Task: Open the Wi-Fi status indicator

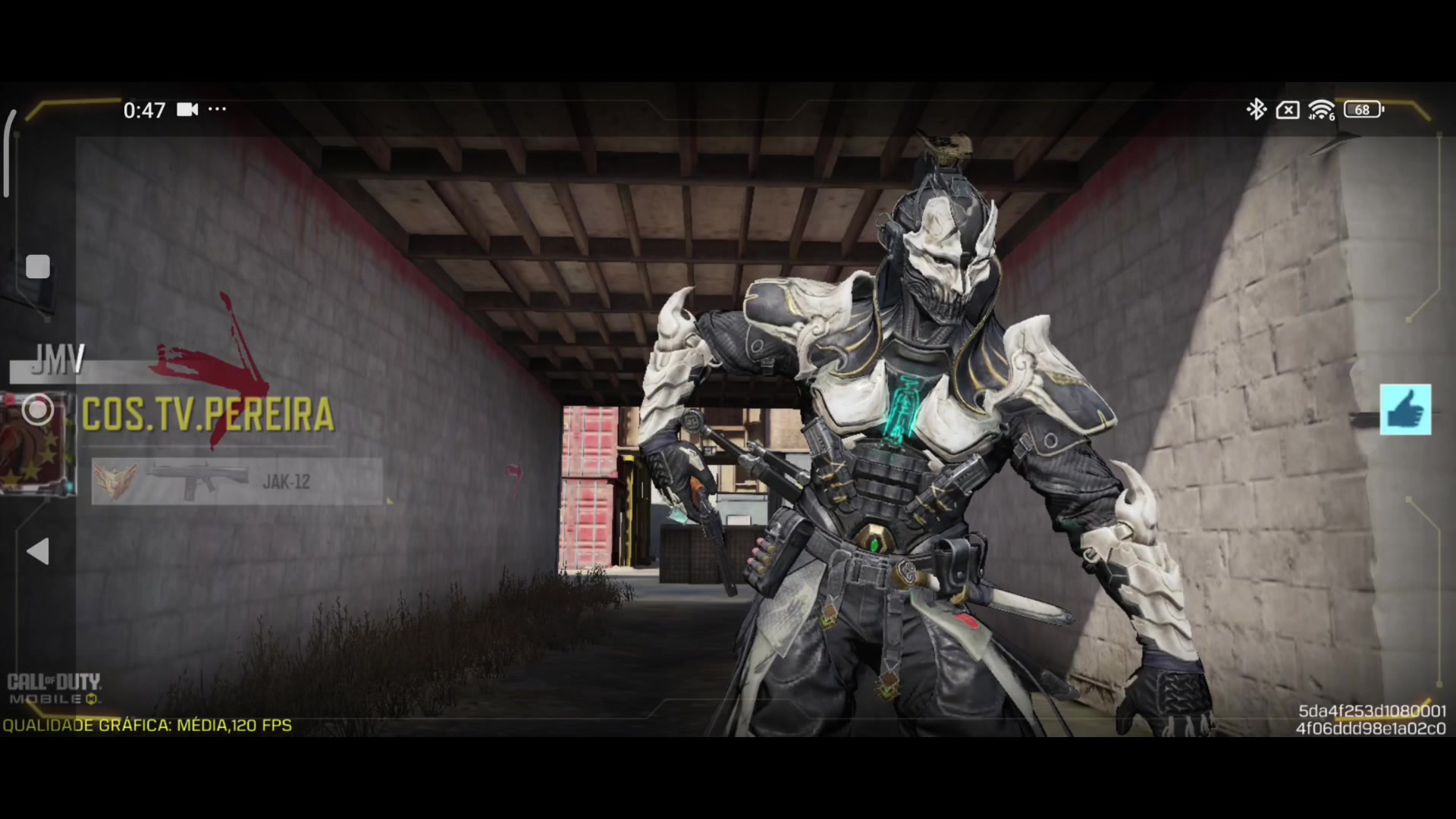Action: (x=1319, y=110)
